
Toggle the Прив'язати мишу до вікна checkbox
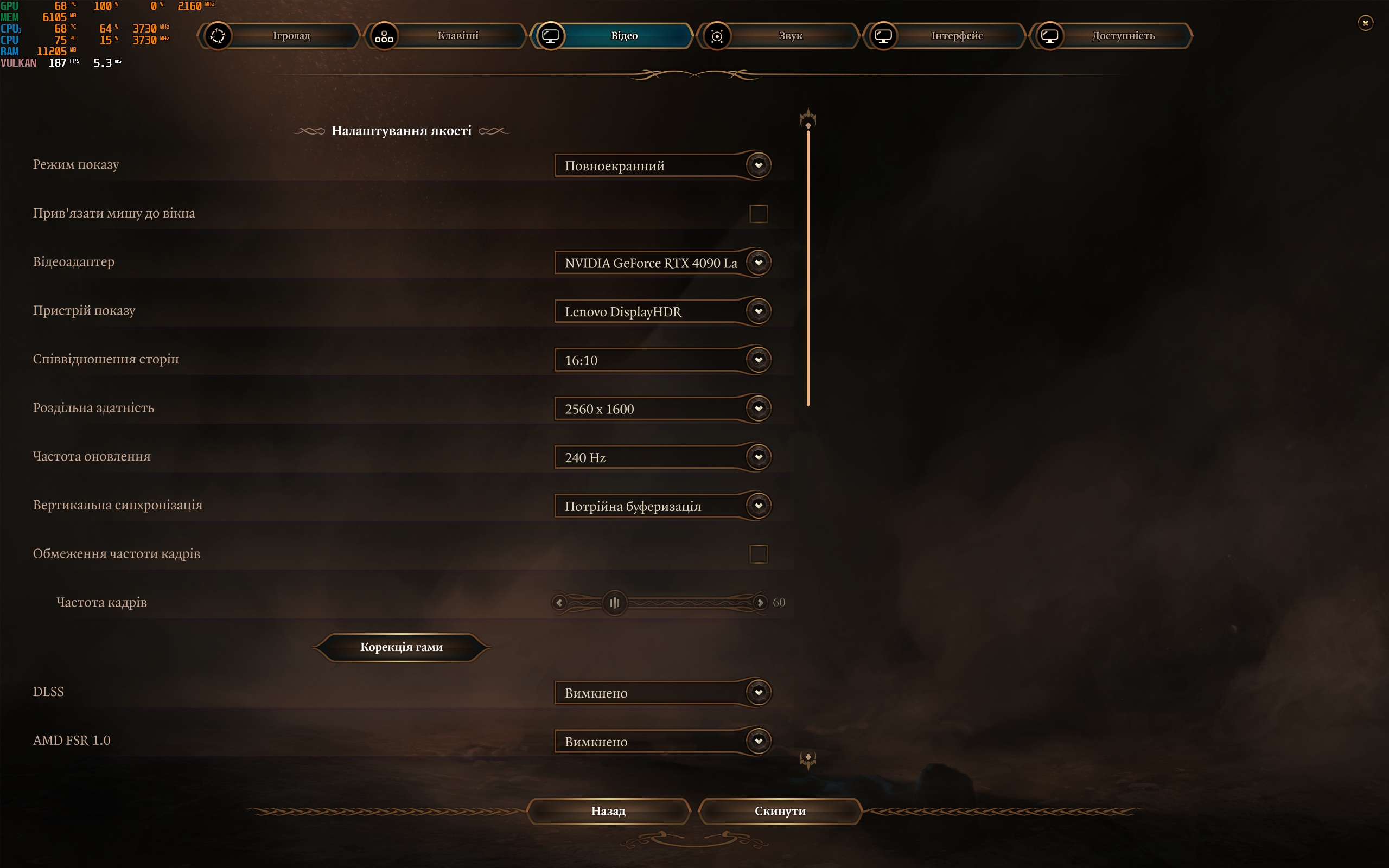pos(758,214)
